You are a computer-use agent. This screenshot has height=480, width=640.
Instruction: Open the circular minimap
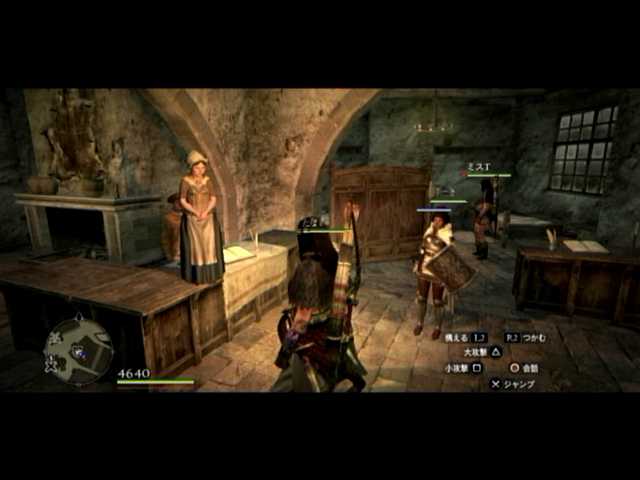coord(78,350)
